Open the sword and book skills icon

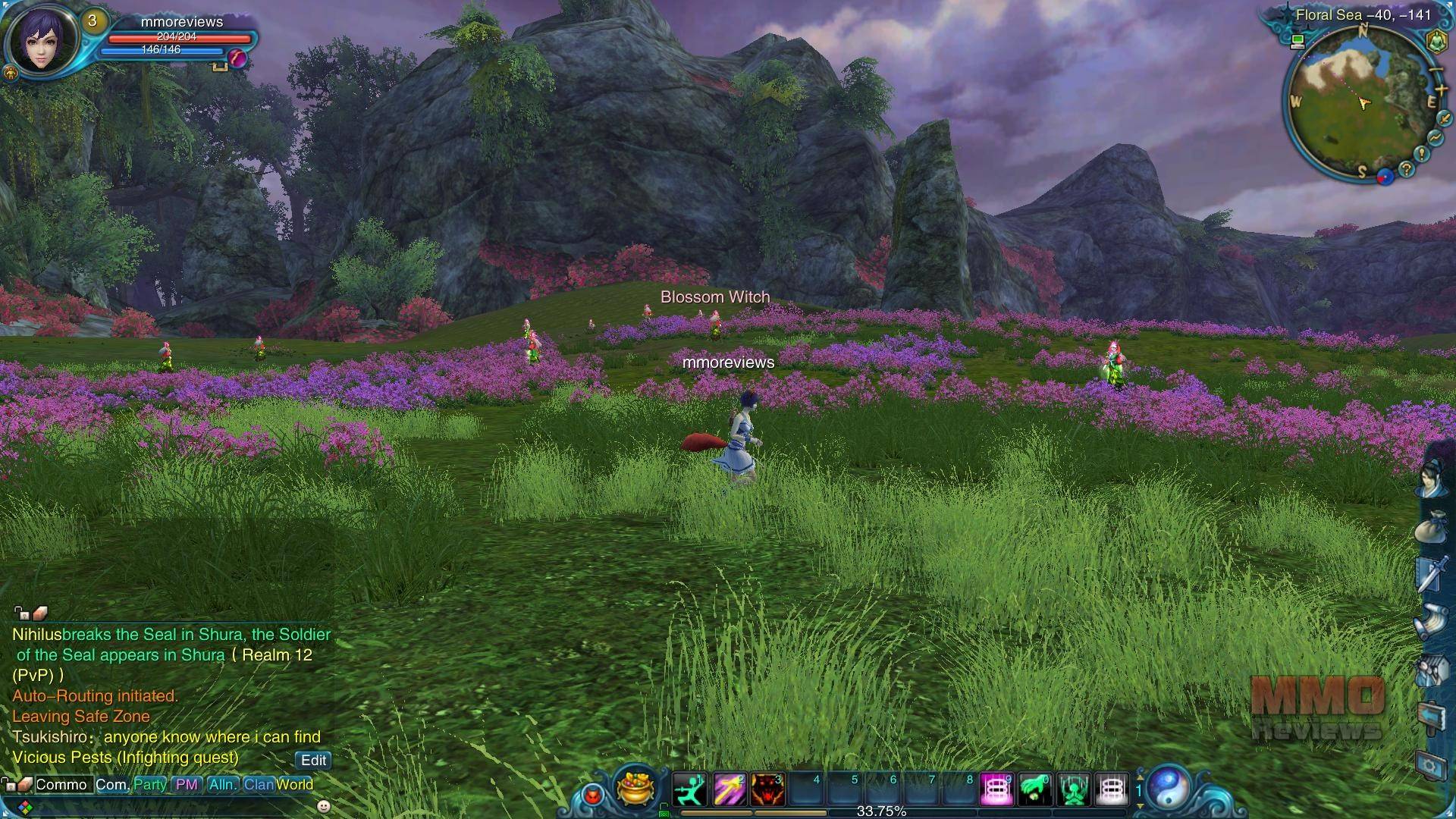coord(1432,574)
